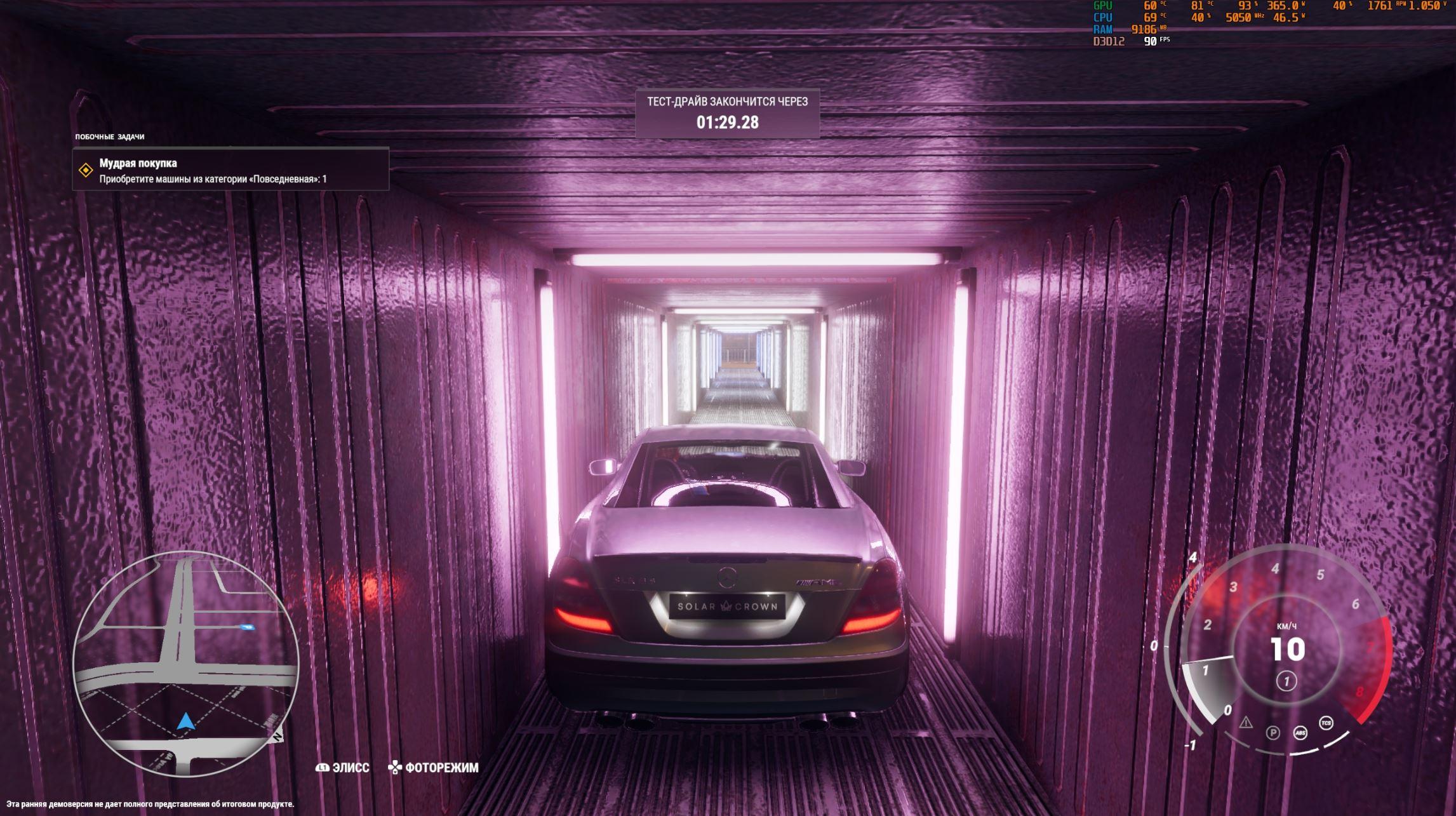
Task: Open the side task "Мудрая покупка" tracker
Action: [x=230, y=170]
